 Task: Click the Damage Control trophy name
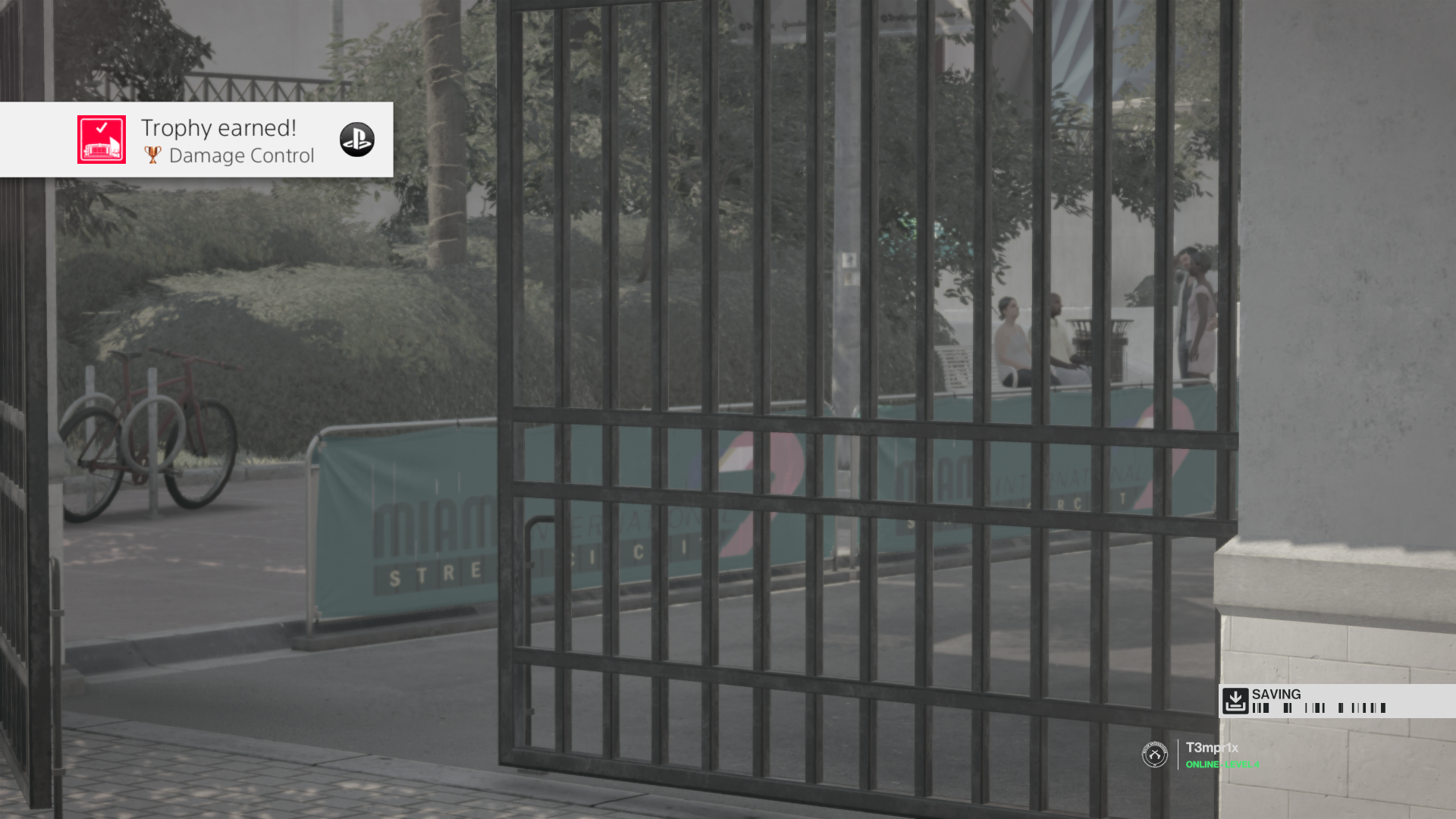[x=241, y=155]
